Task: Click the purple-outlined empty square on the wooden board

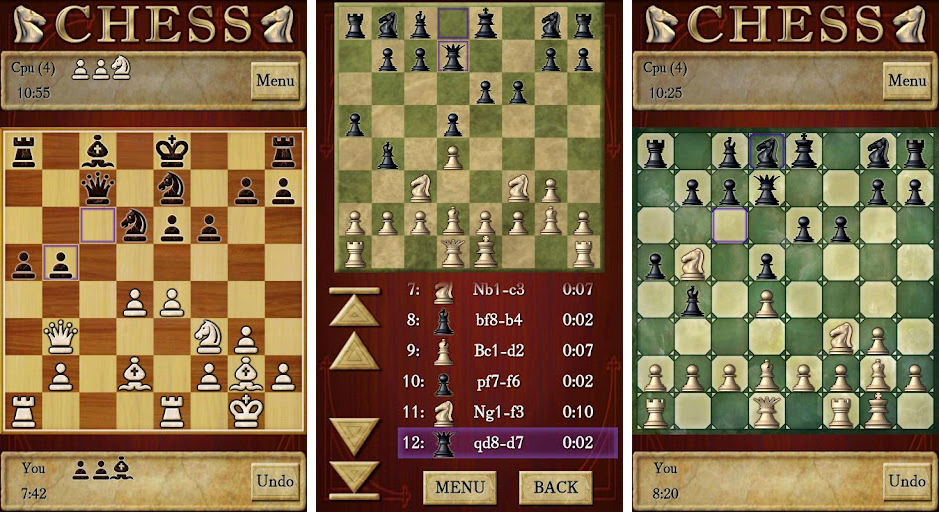Action: 98,225
